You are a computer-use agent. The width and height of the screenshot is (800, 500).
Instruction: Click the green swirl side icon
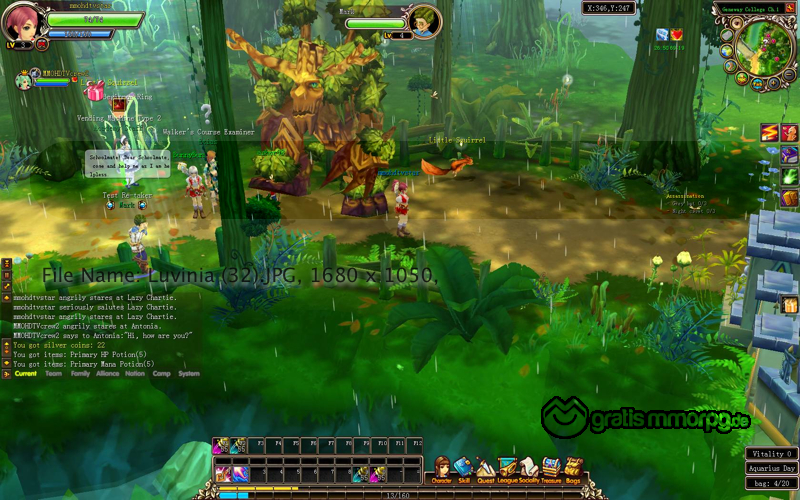[789, 176]
